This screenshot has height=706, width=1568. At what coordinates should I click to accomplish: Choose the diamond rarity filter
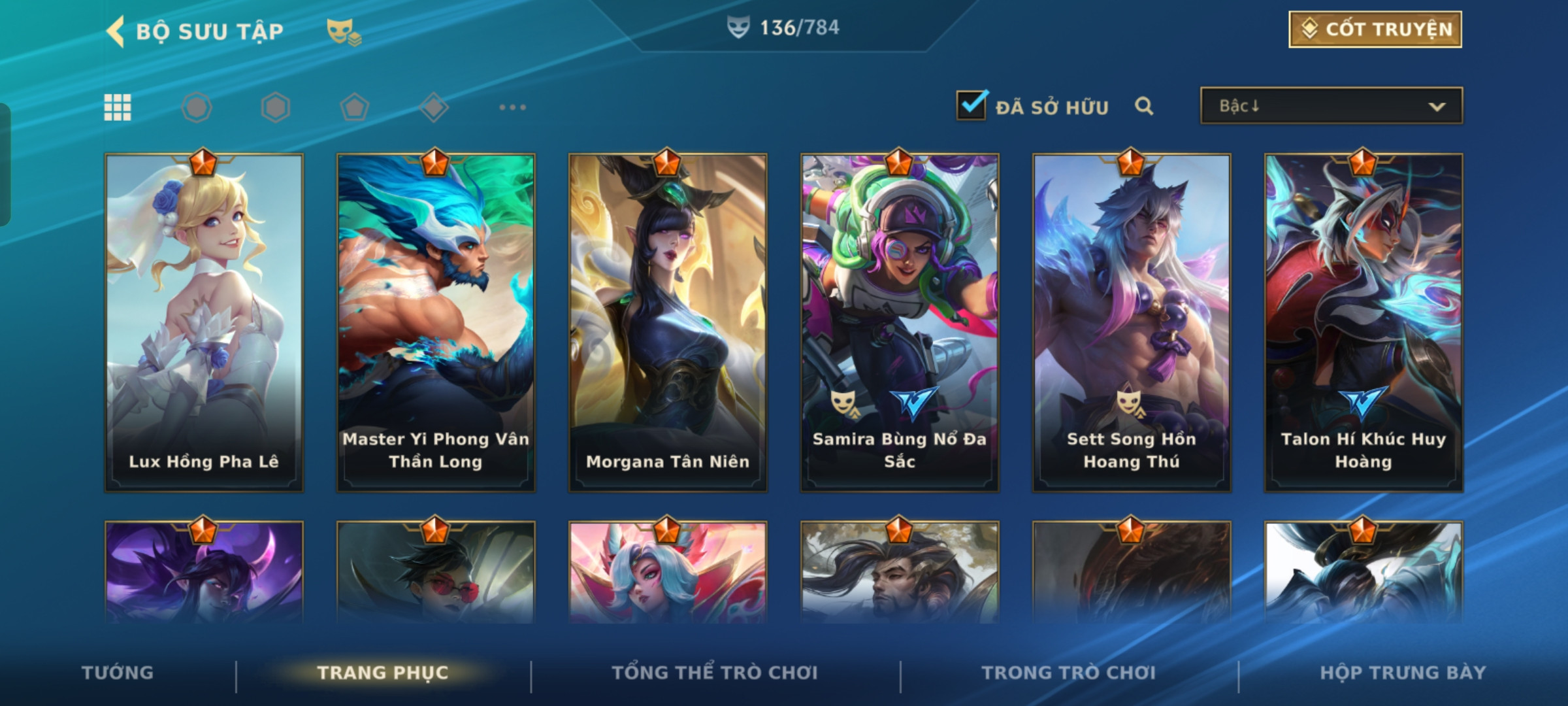tap(434, 107)
